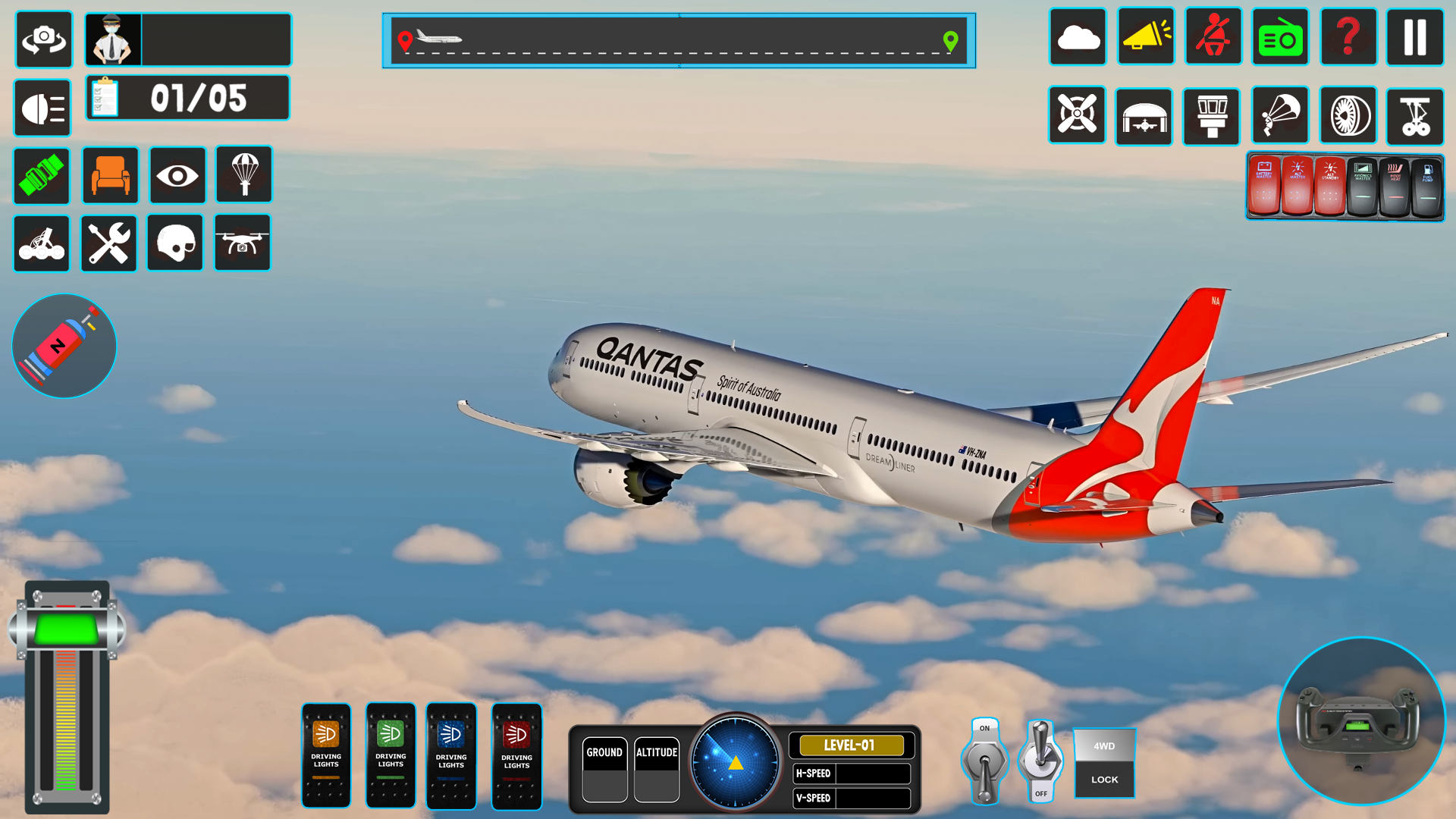Select the red seatbelt warning icon

[1213, 36]
